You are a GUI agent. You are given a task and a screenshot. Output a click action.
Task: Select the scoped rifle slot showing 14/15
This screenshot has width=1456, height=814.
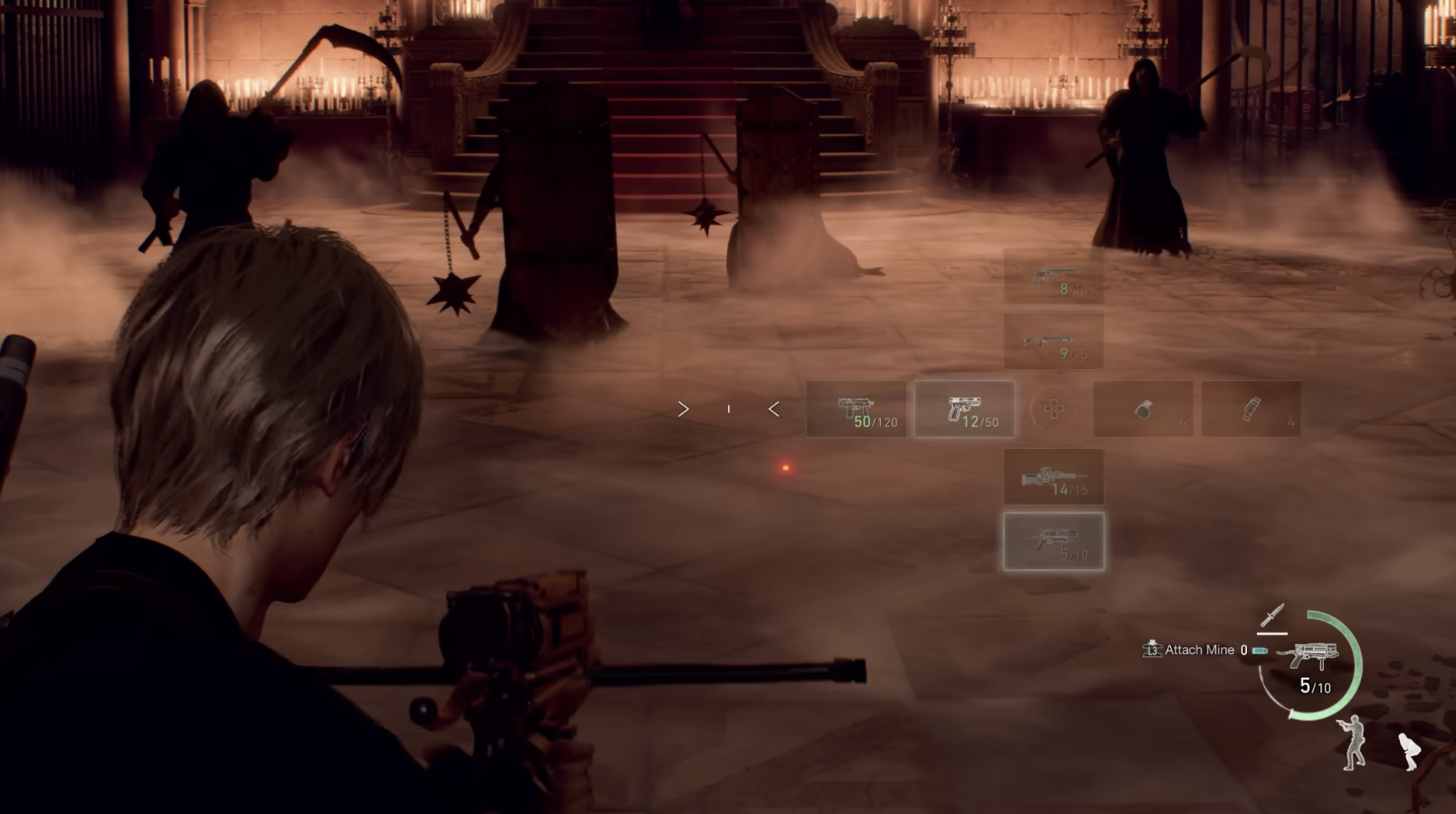coord(1054,477)
